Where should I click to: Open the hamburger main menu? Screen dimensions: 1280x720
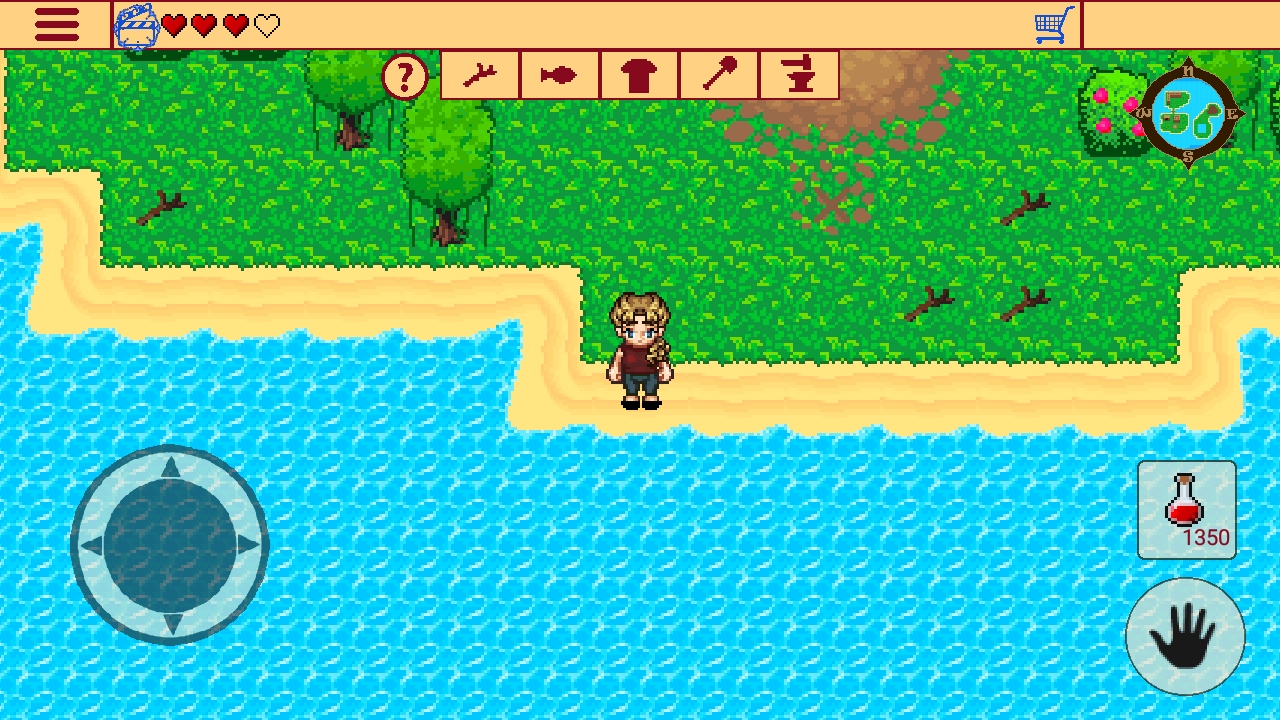[56, 25]
